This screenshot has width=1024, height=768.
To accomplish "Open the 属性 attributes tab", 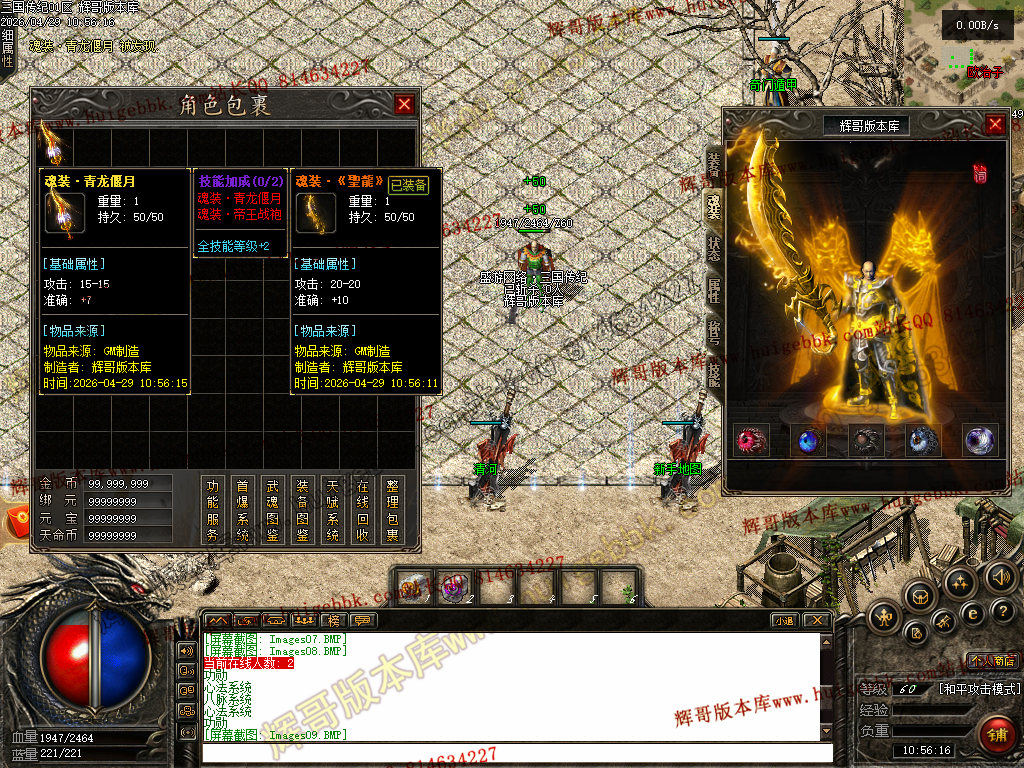I will tap(713, 291).
